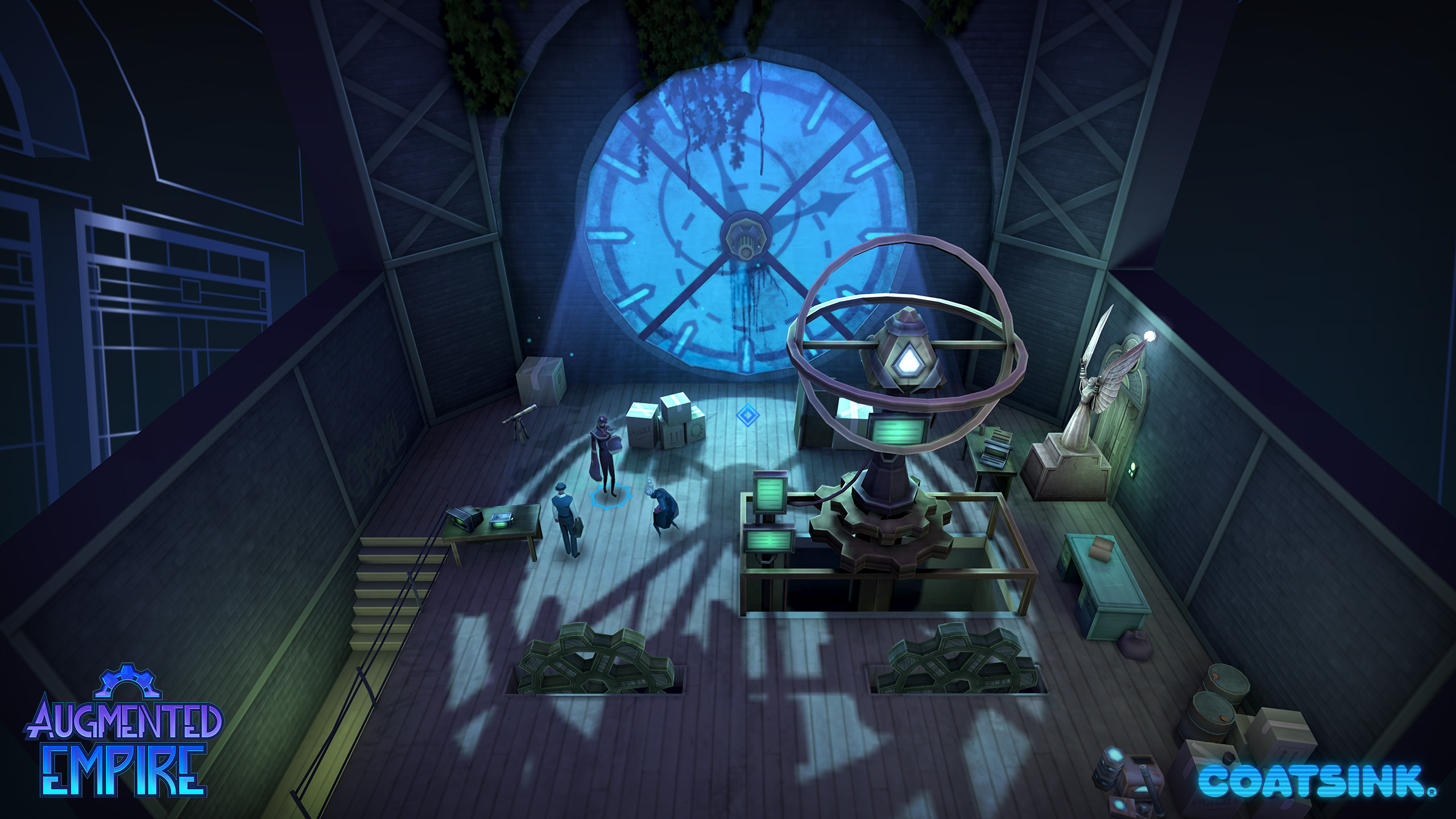Select the blue diamond waypoint marker
Viewport: 1456px width, 819px height.
(747, 415)
